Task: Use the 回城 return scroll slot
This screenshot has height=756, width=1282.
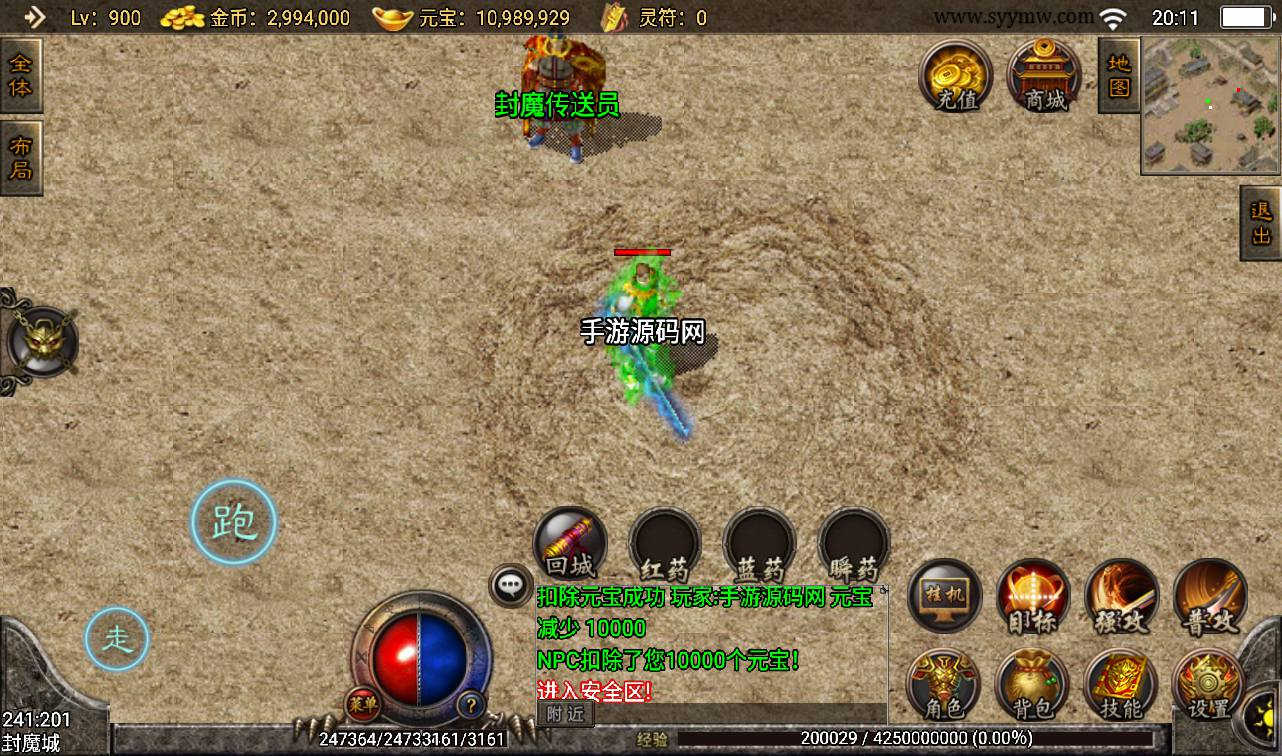Action: point(571,545)
